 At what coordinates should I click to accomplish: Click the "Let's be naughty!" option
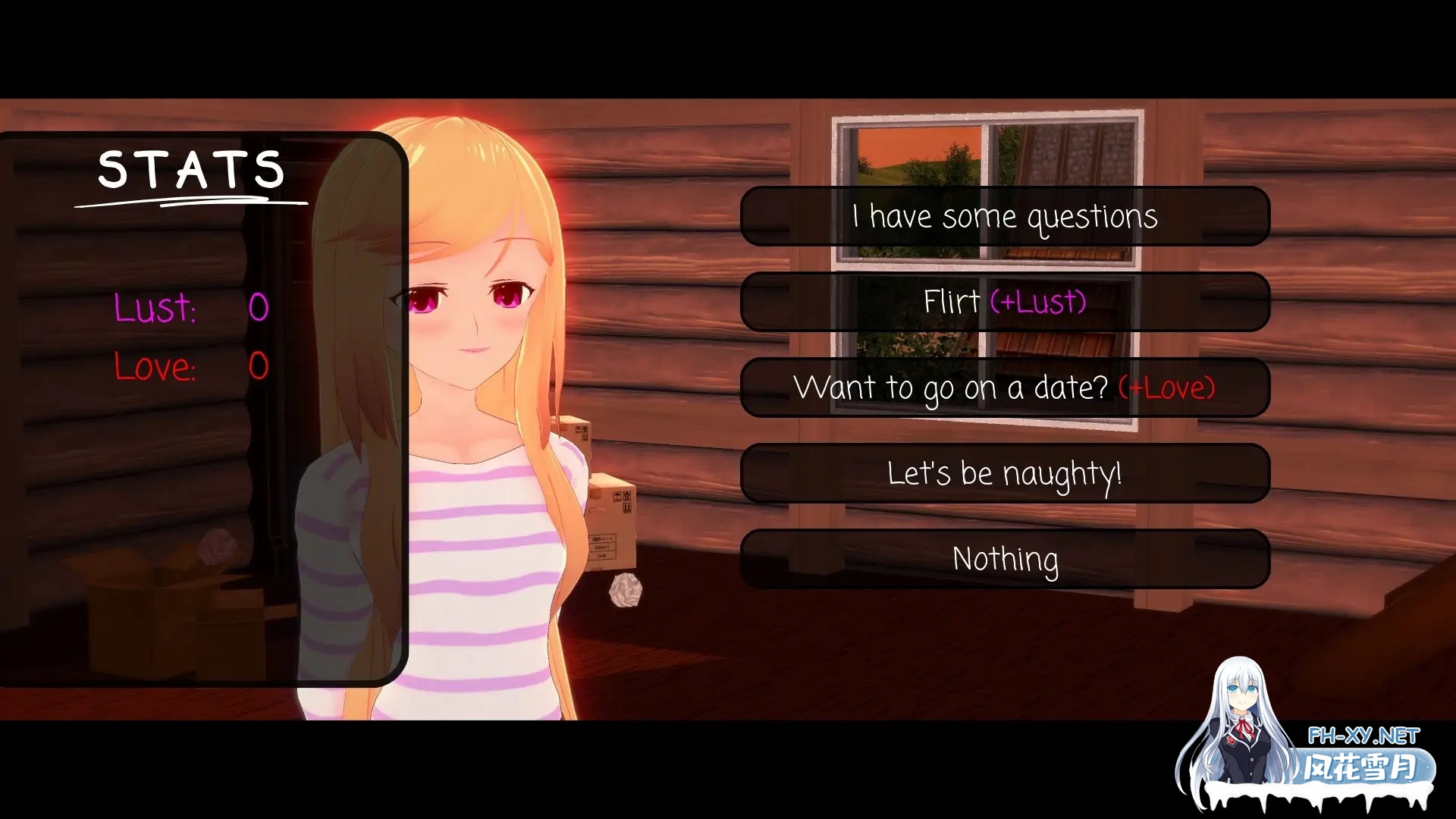pyautogui.click(x=1005, y=472)
